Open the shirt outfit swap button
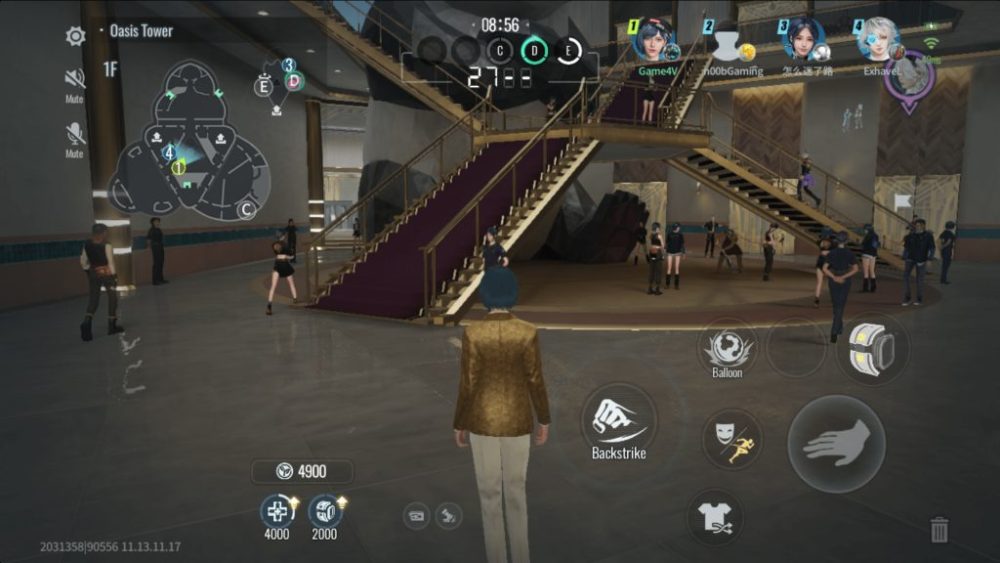The height and width of the screenshot is (563, 1000). click(715, 517)
